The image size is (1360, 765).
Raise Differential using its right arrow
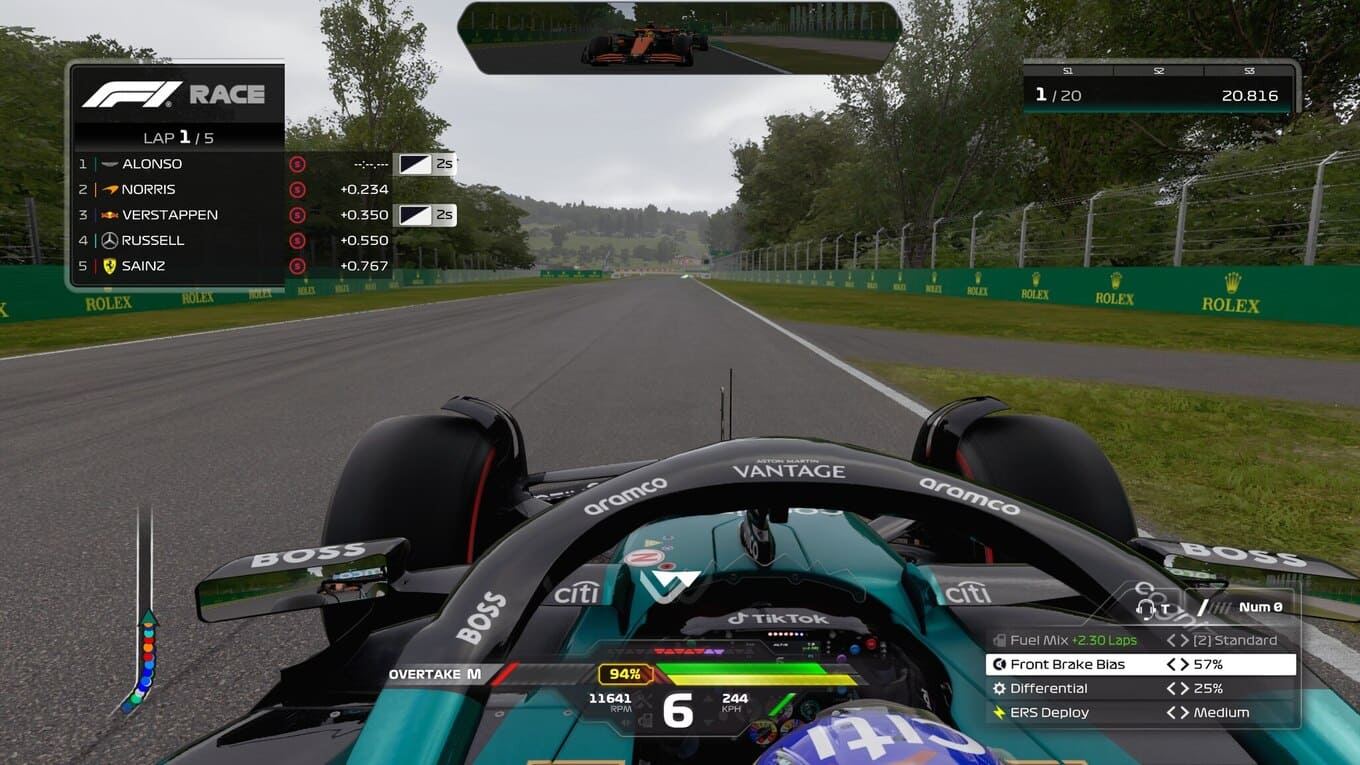tap(1184, 688)
